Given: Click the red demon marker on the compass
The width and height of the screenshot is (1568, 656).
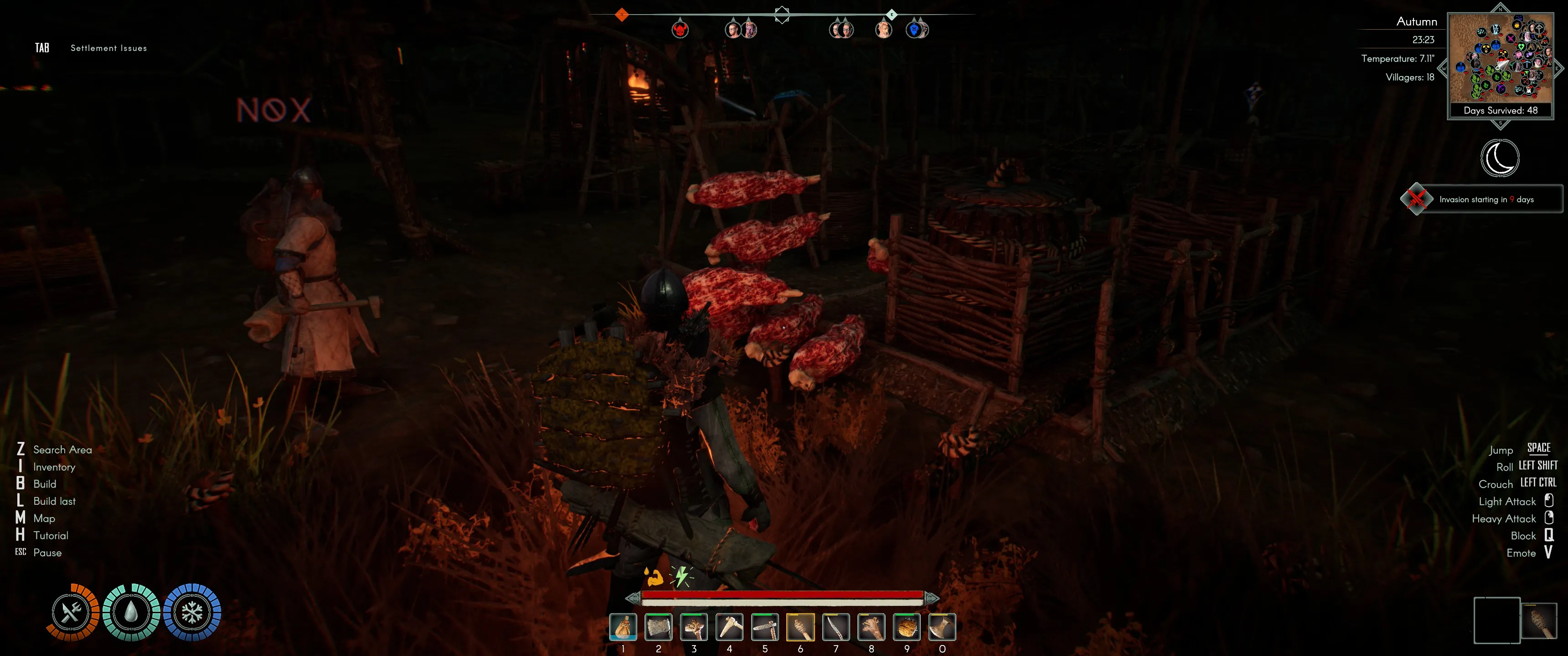Looking at the screenshot, I should [680, 29].
